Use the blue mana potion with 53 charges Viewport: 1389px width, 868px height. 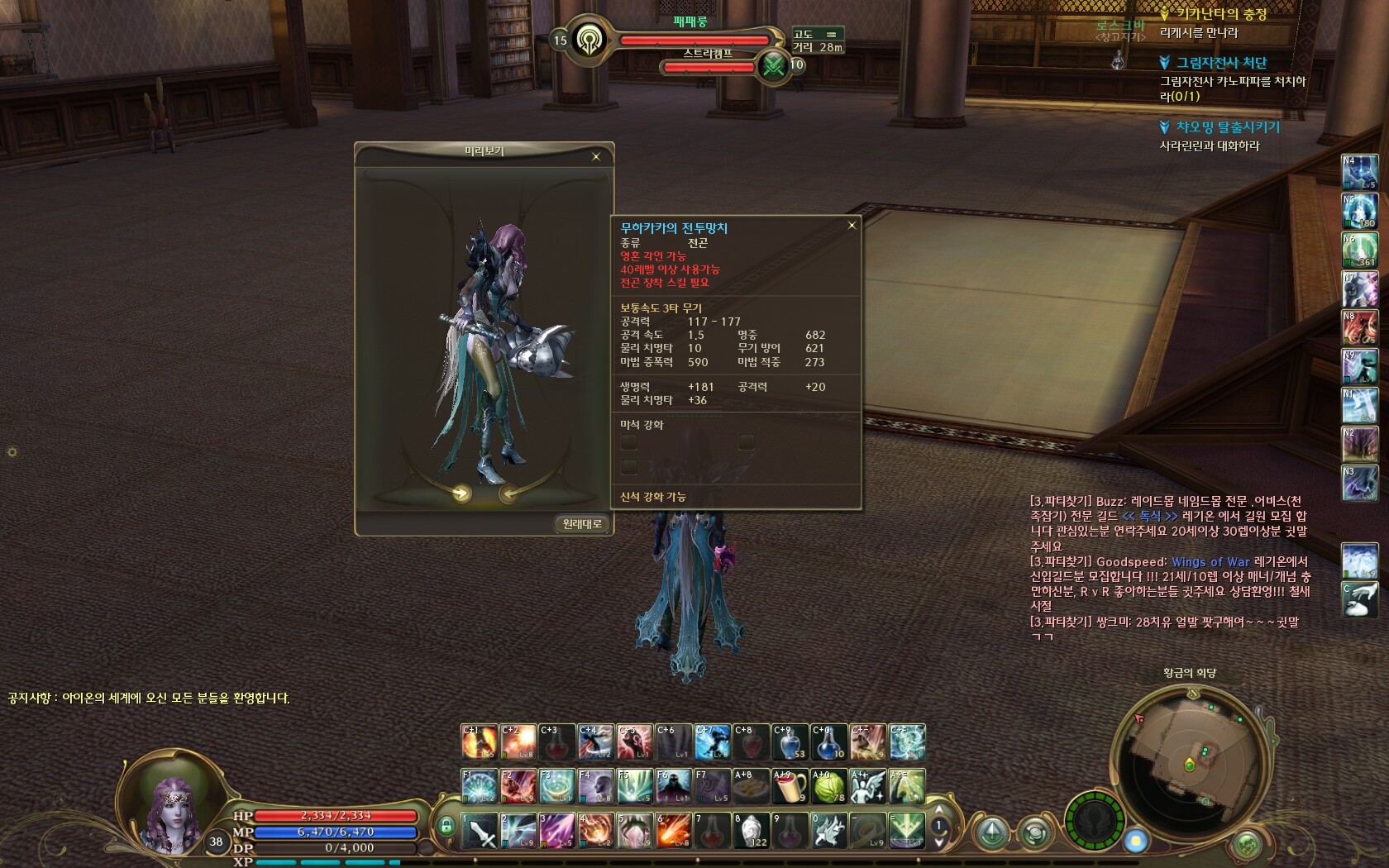click(x=790, y=742)
